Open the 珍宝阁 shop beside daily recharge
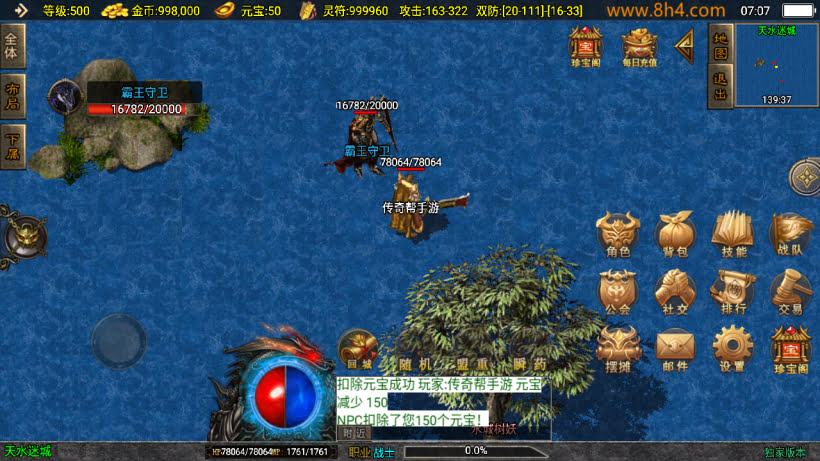 coord(585,46)
